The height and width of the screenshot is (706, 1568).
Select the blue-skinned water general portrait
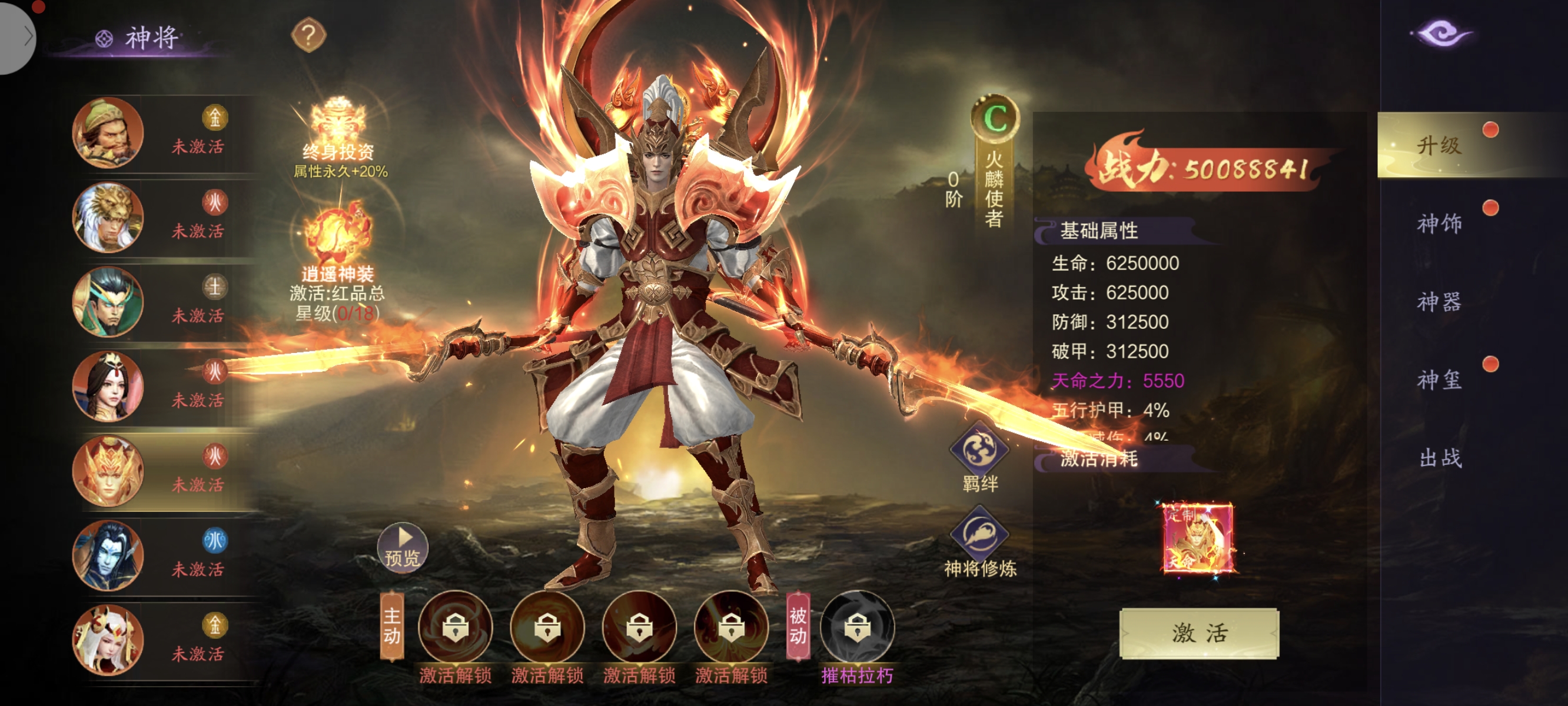click(x=108, y=555)
